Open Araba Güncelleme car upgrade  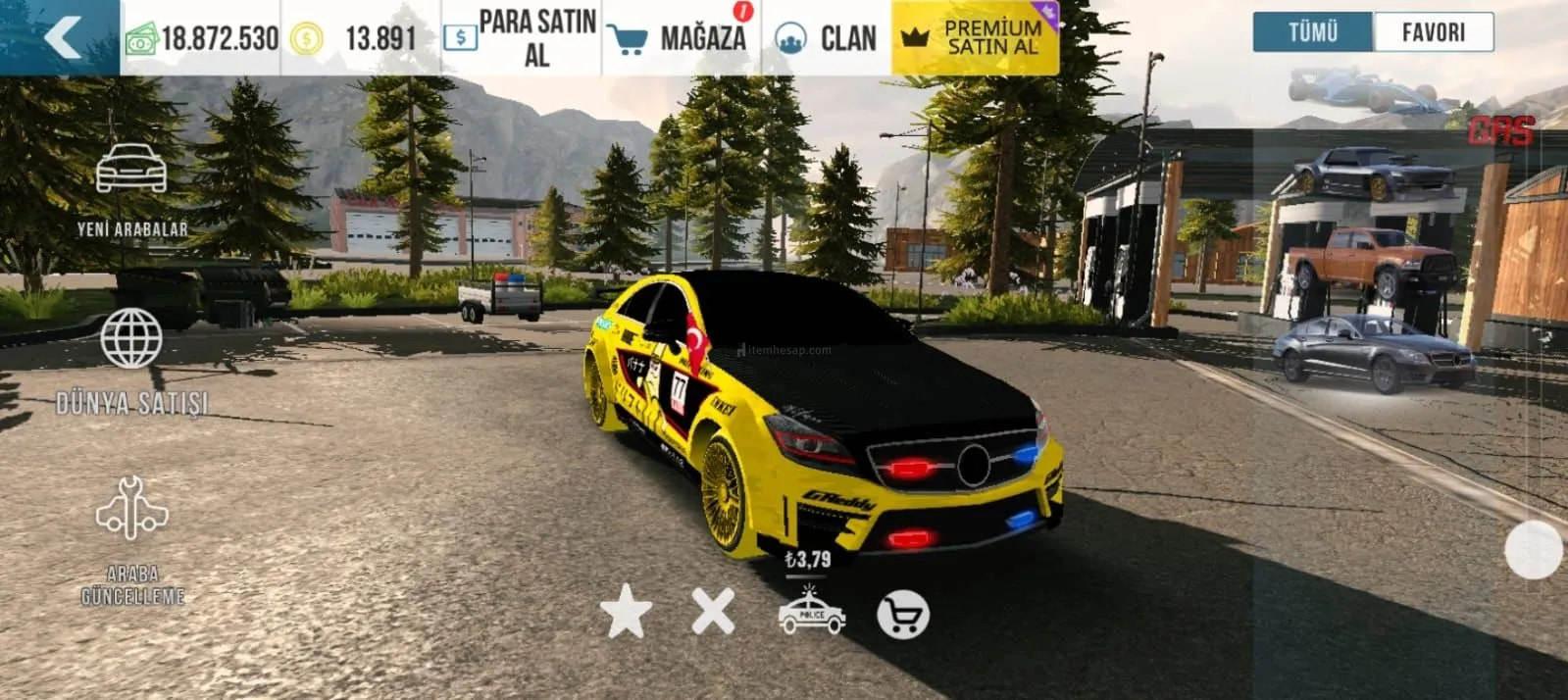[x=131, y=539]
